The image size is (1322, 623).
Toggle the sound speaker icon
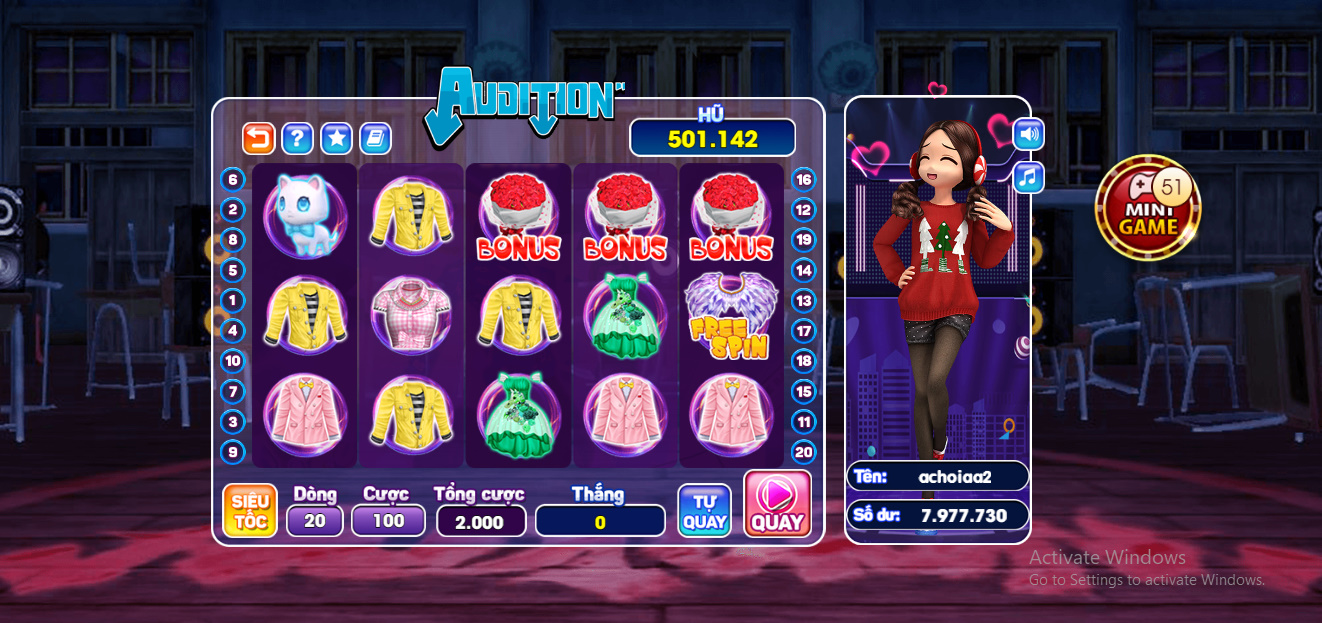click(1028, 133)
